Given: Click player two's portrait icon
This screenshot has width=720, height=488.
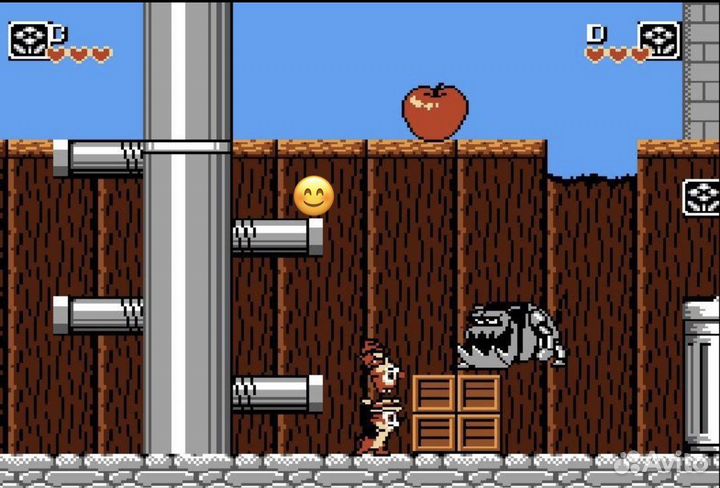Looking at the screenshot, I should [660, 40].
